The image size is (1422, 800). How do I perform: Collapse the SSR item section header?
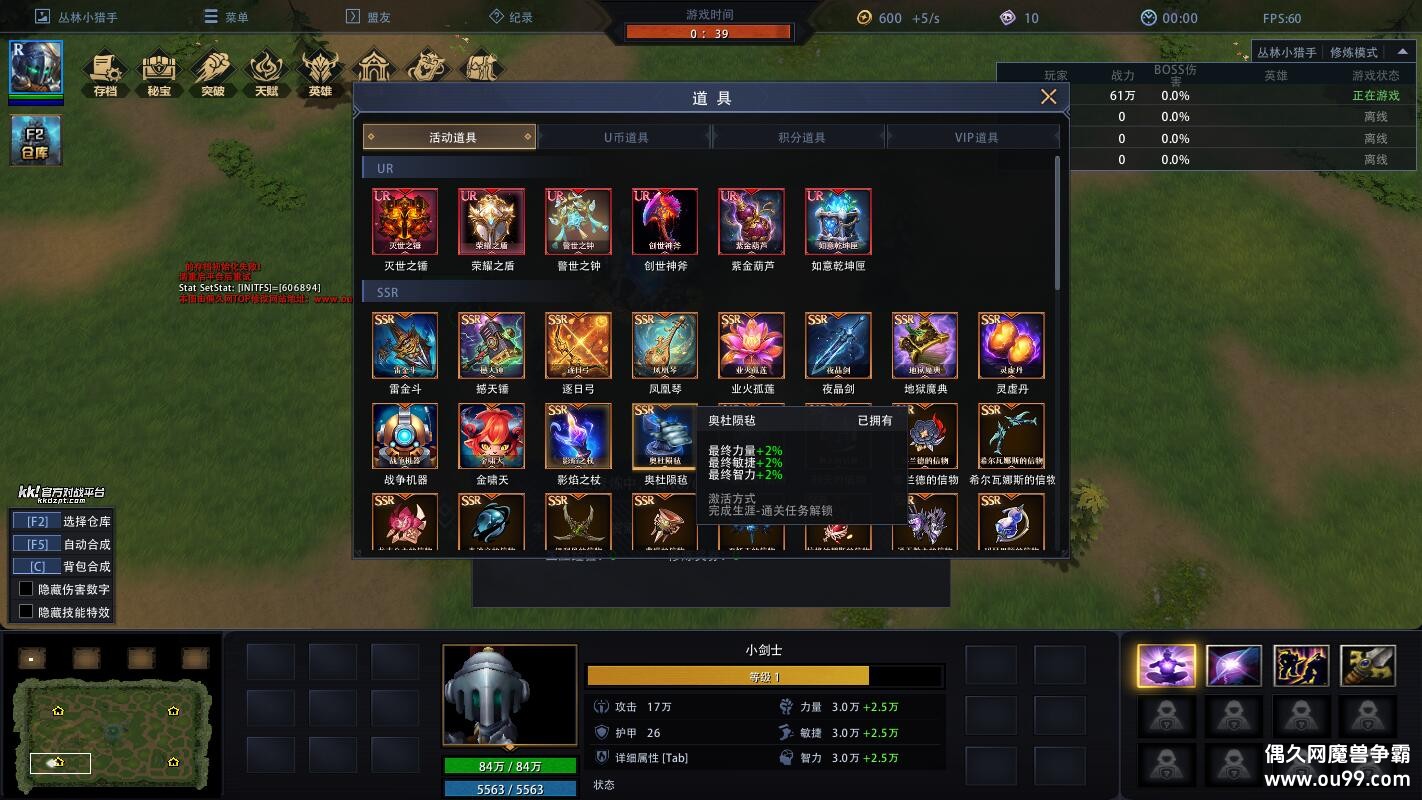pyautogui.click(x=386, y=292)
